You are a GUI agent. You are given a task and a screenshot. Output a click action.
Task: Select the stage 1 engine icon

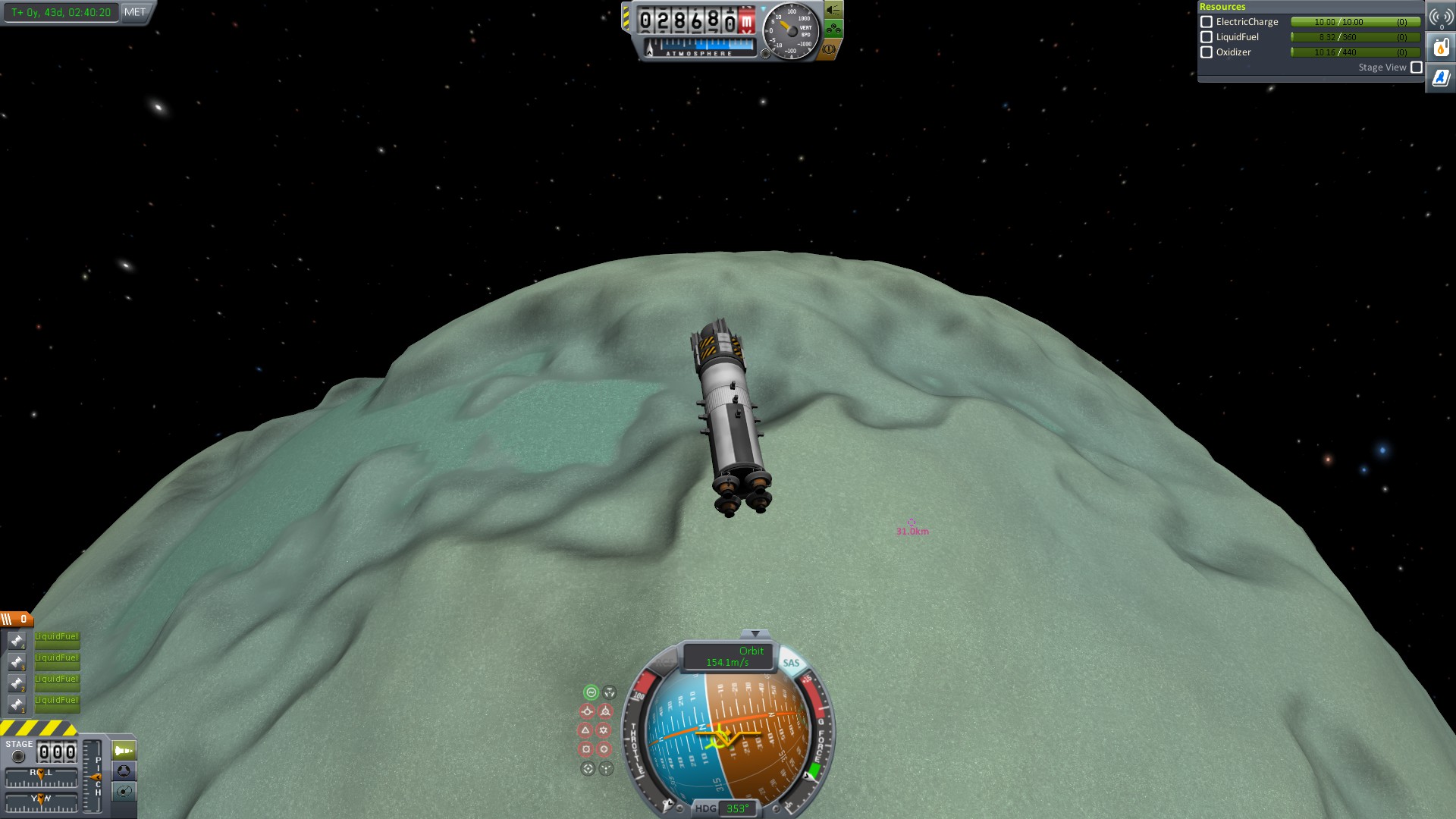pyautogui.click(x=17, y=704)
